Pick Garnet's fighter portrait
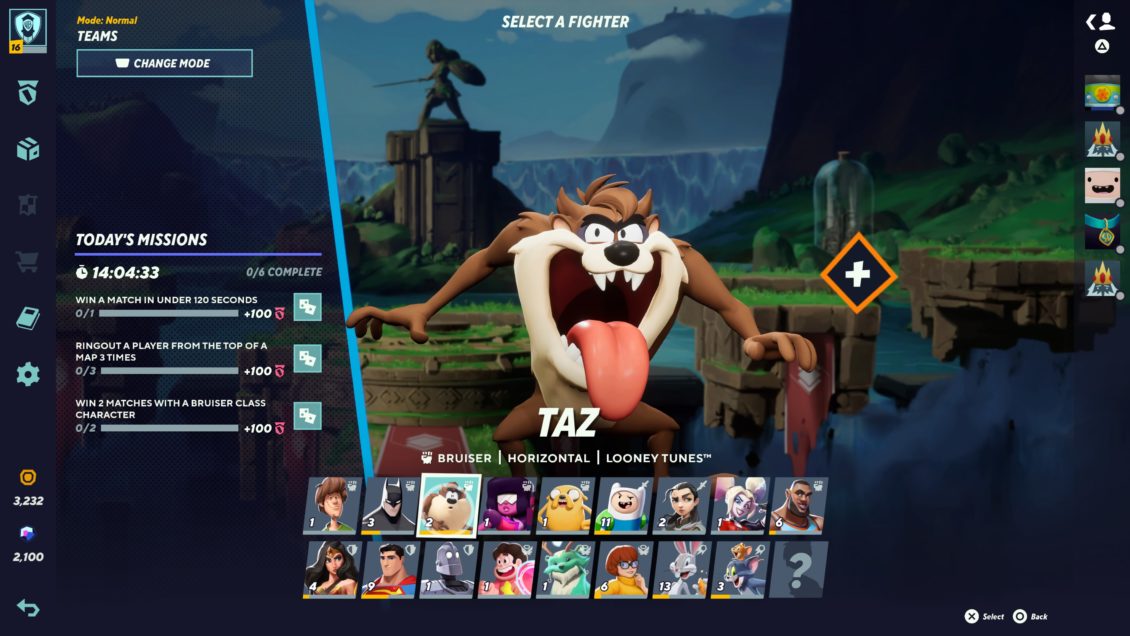Image resolution: width=1130 pixels, height=636 pixels. pos(506,506)
